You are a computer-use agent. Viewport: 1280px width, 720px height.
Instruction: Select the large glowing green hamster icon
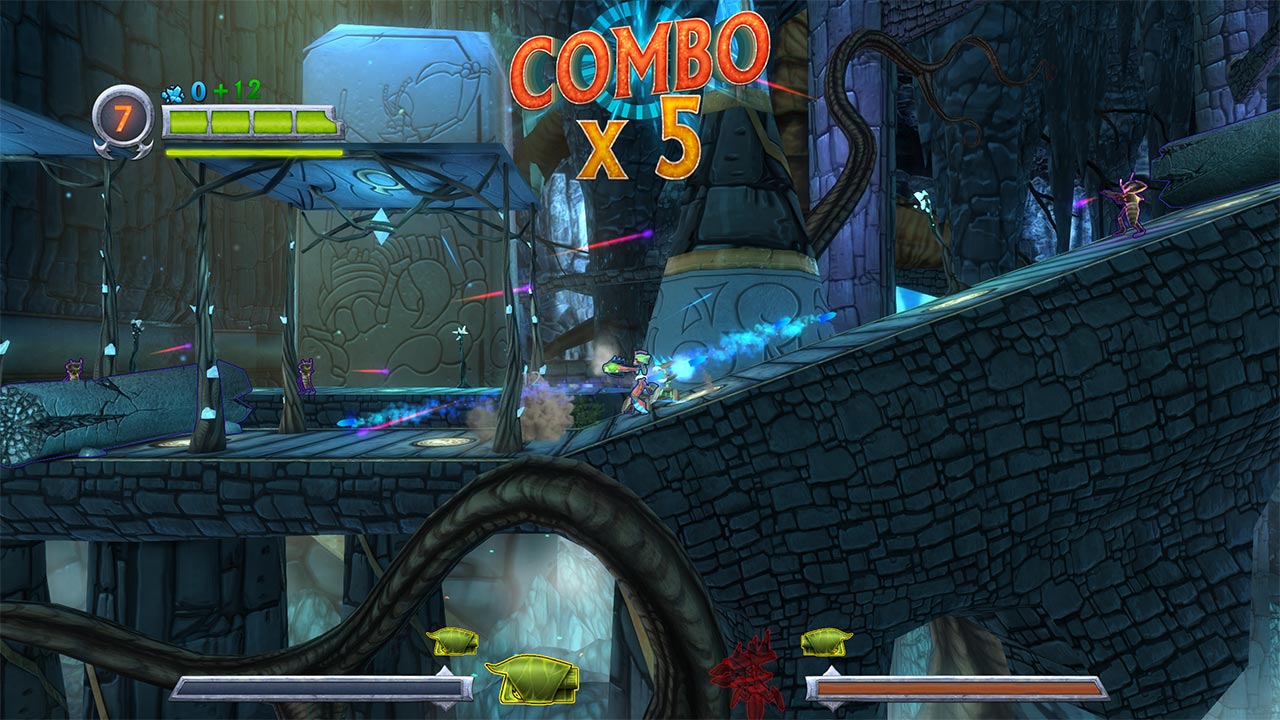pyautogui.click(x=533, y=680)
